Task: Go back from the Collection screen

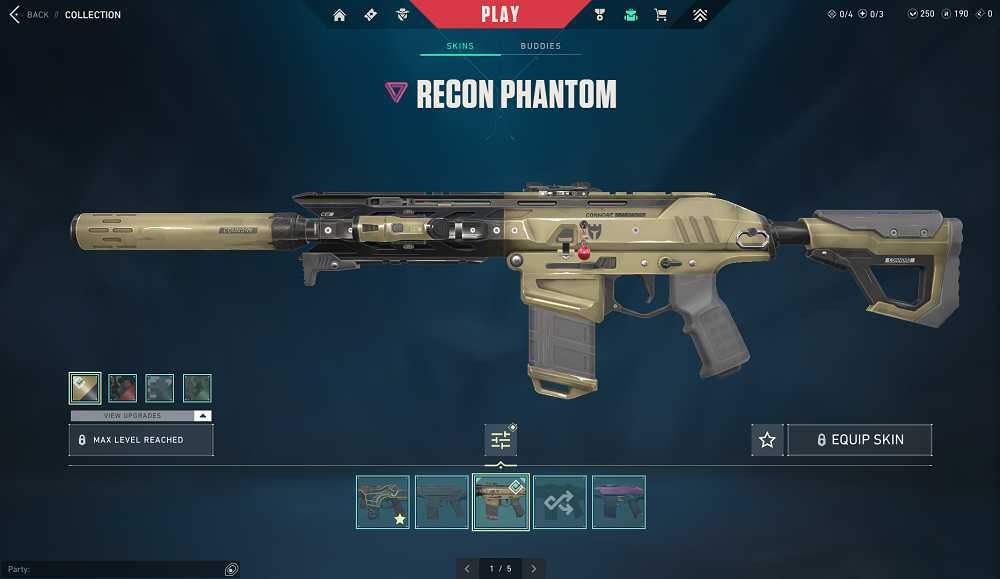Action: point(28,15)
